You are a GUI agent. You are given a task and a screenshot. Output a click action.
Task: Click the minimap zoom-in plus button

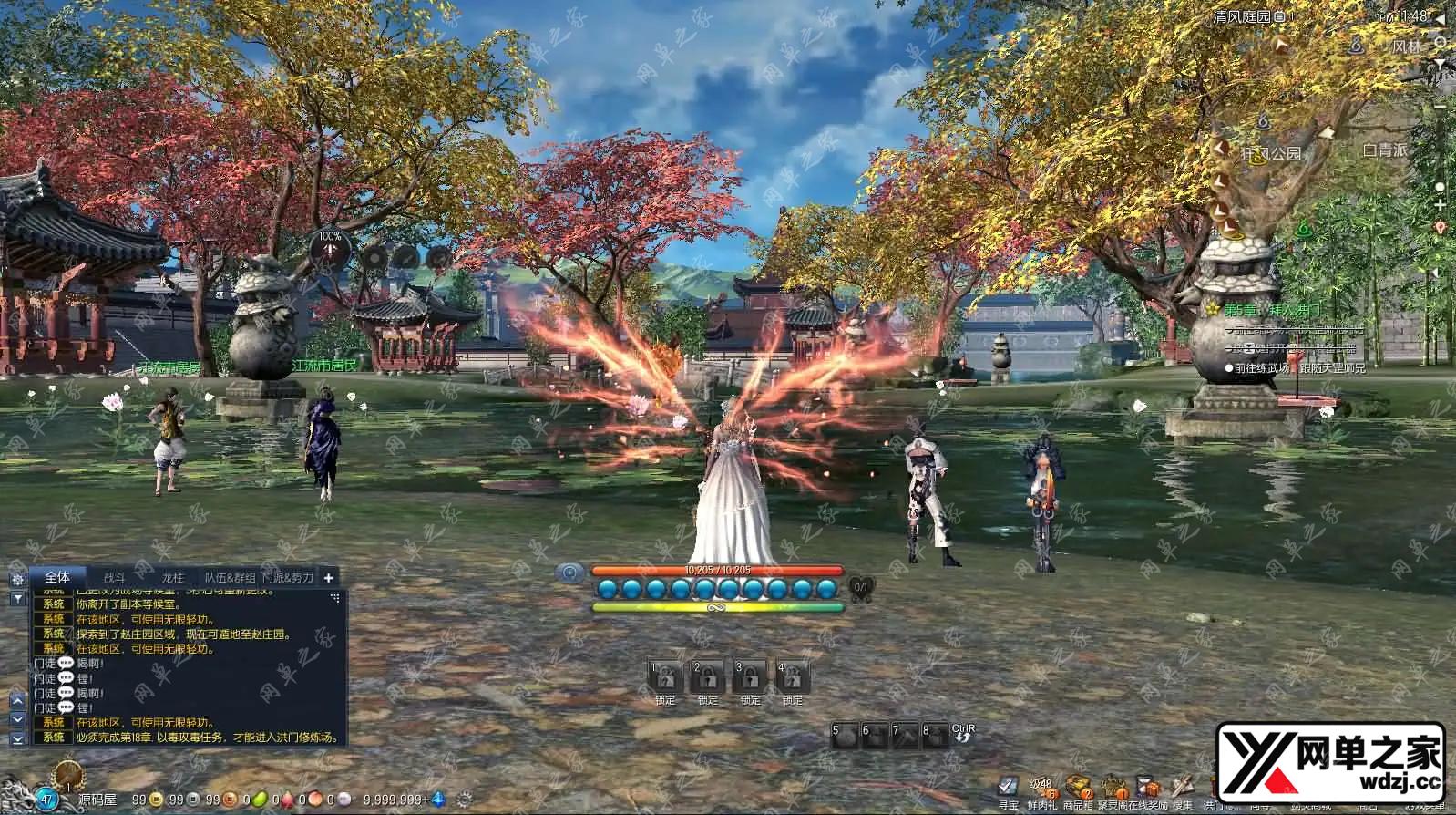pyautogui.click(x=1440, y=206)
